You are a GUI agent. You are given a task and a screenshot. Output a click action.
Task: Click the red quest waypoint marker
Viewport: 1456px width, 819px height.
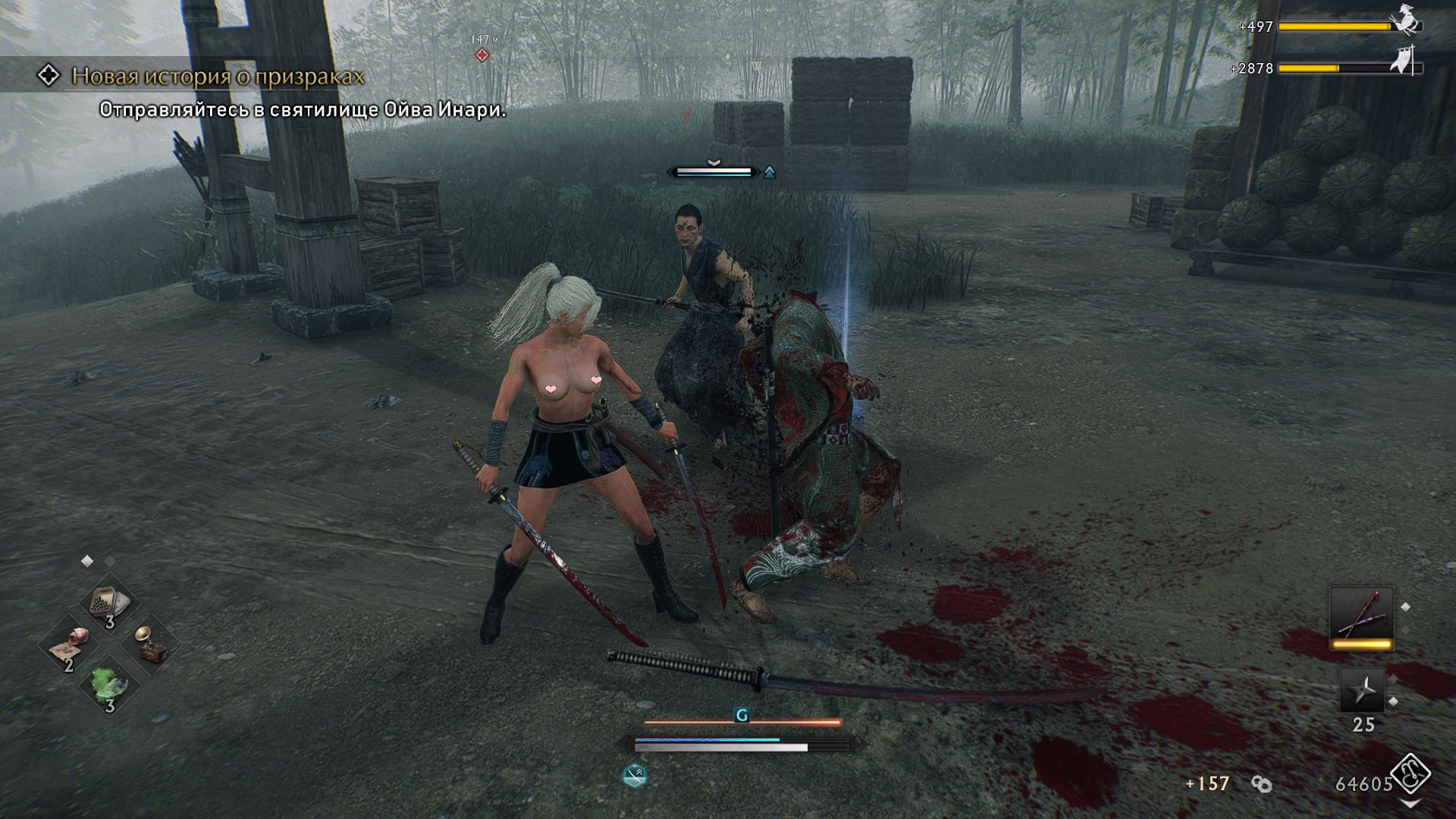coord(482,55)
